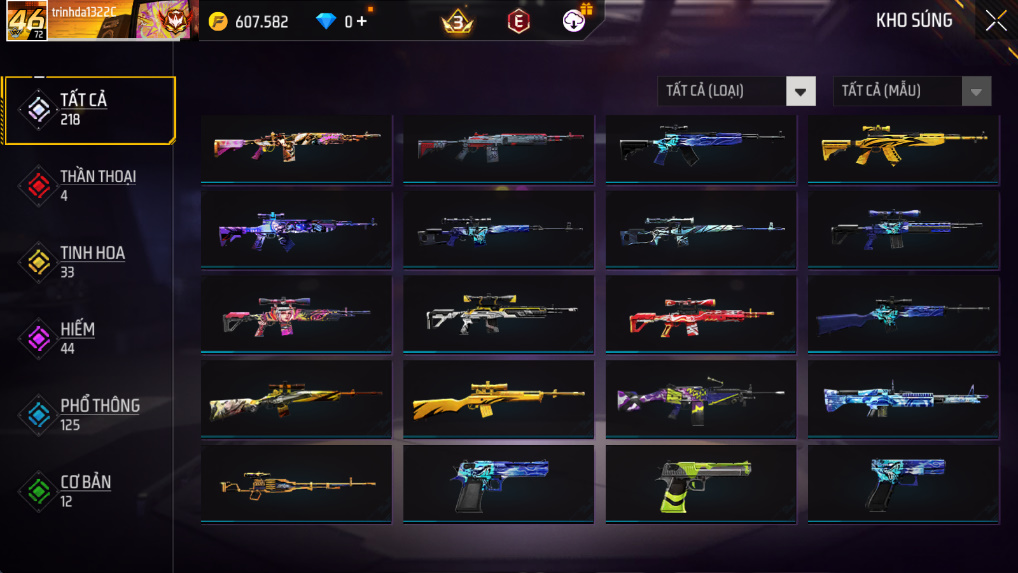Close the Kho Súng weapon screen

(x=995, y=21)
